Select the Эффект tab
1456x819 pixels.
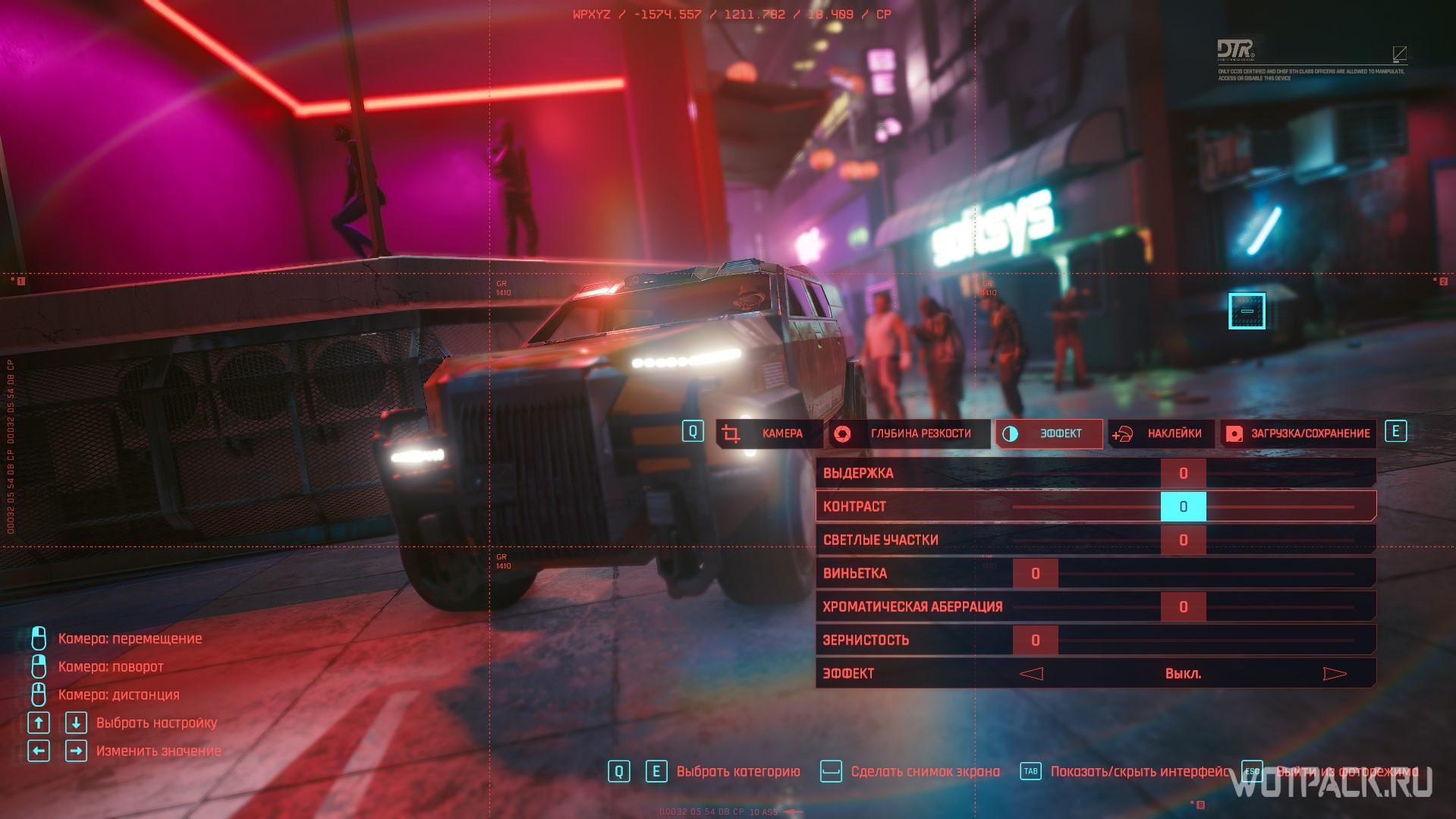tap(1049, 433)
